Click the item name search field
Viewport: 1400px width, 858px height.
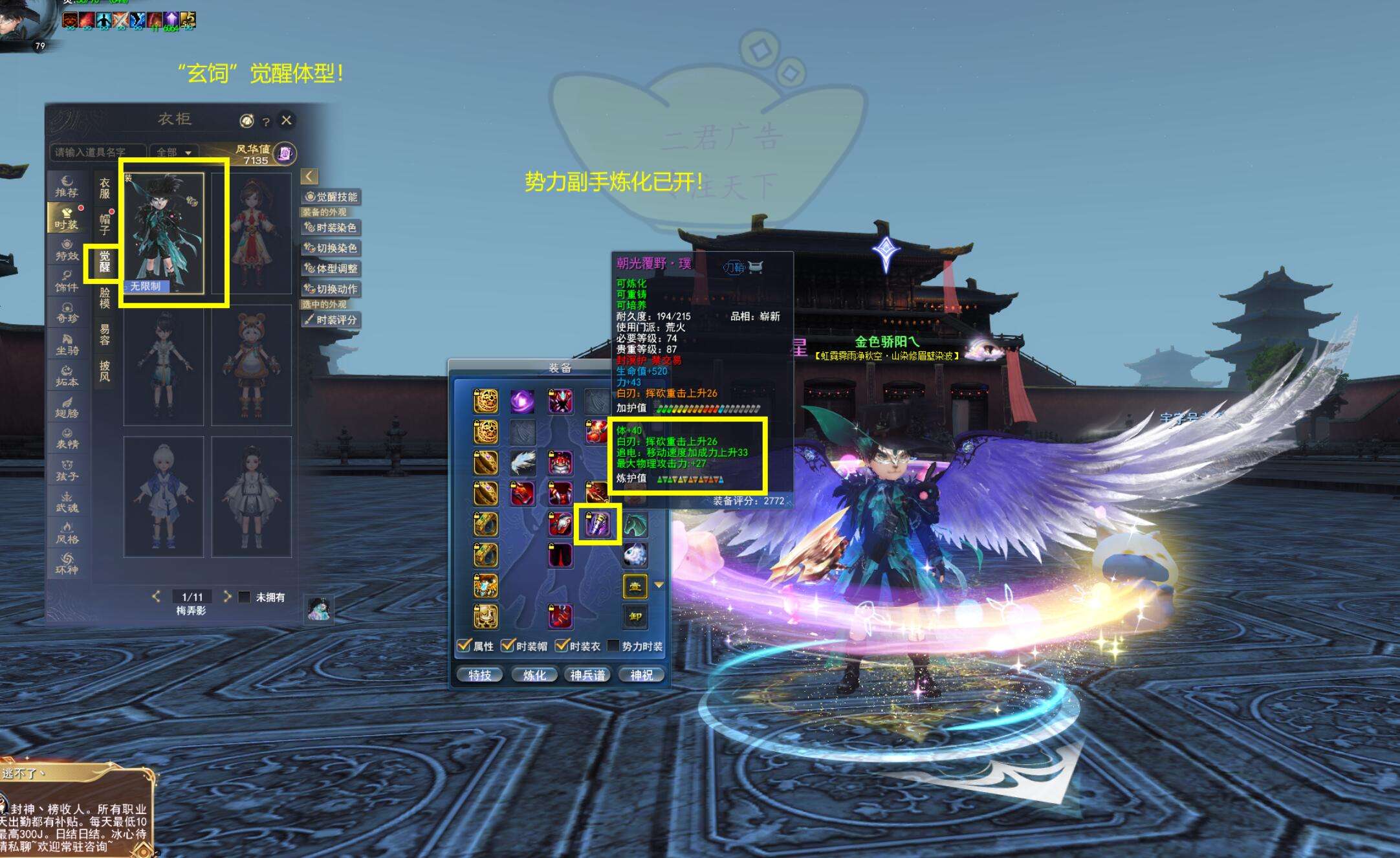click(x=97, y=153)
